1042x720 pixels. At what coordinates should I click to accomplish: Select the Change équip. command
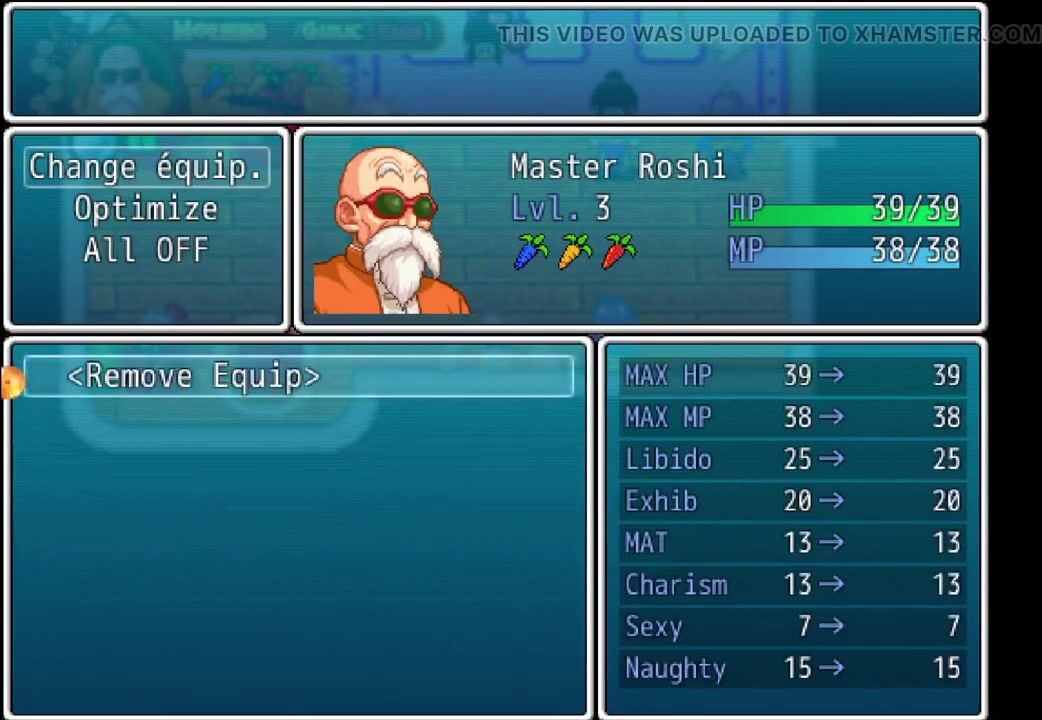146,167
